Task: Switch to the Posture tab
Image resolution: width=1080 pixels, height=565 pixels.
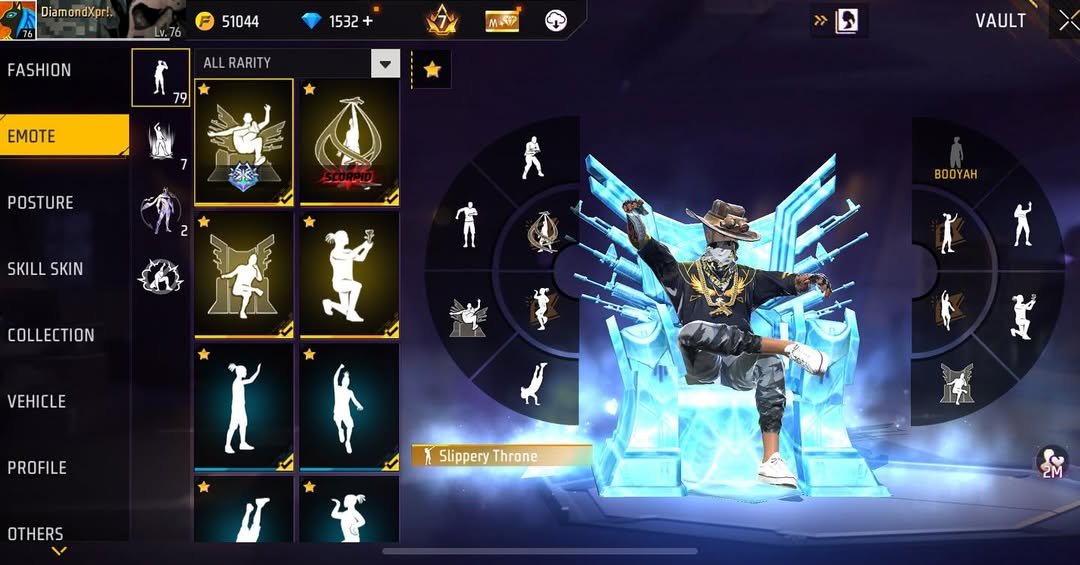Action: point(41,202)
